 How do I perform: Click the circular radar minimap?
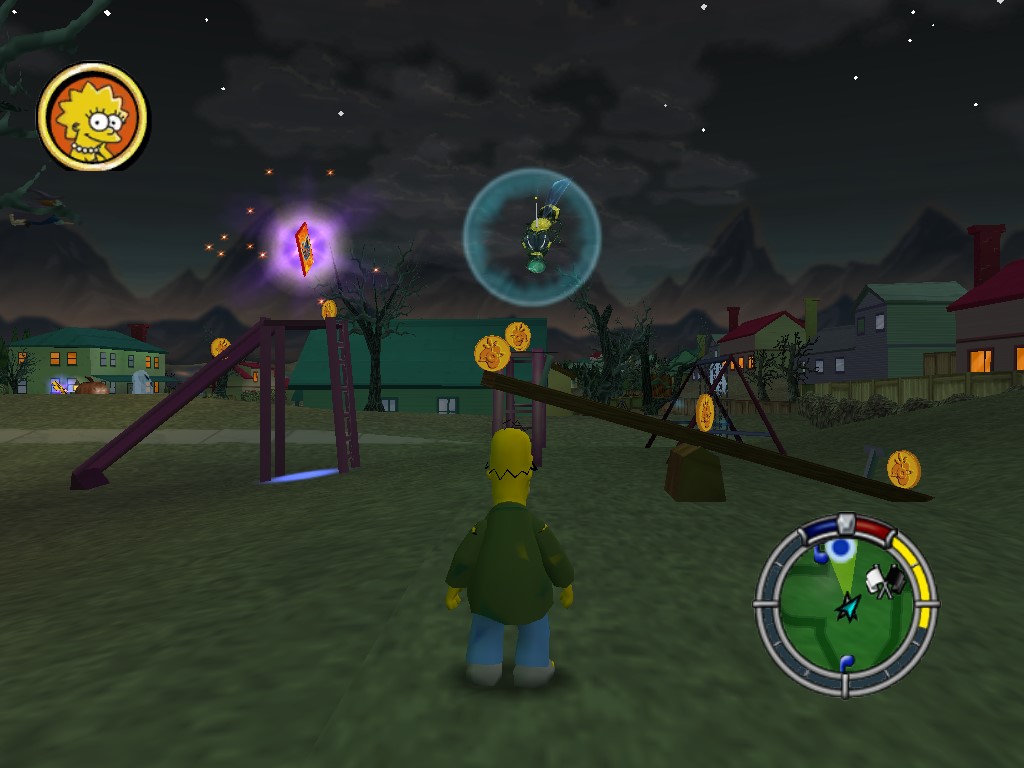[846, 604]
